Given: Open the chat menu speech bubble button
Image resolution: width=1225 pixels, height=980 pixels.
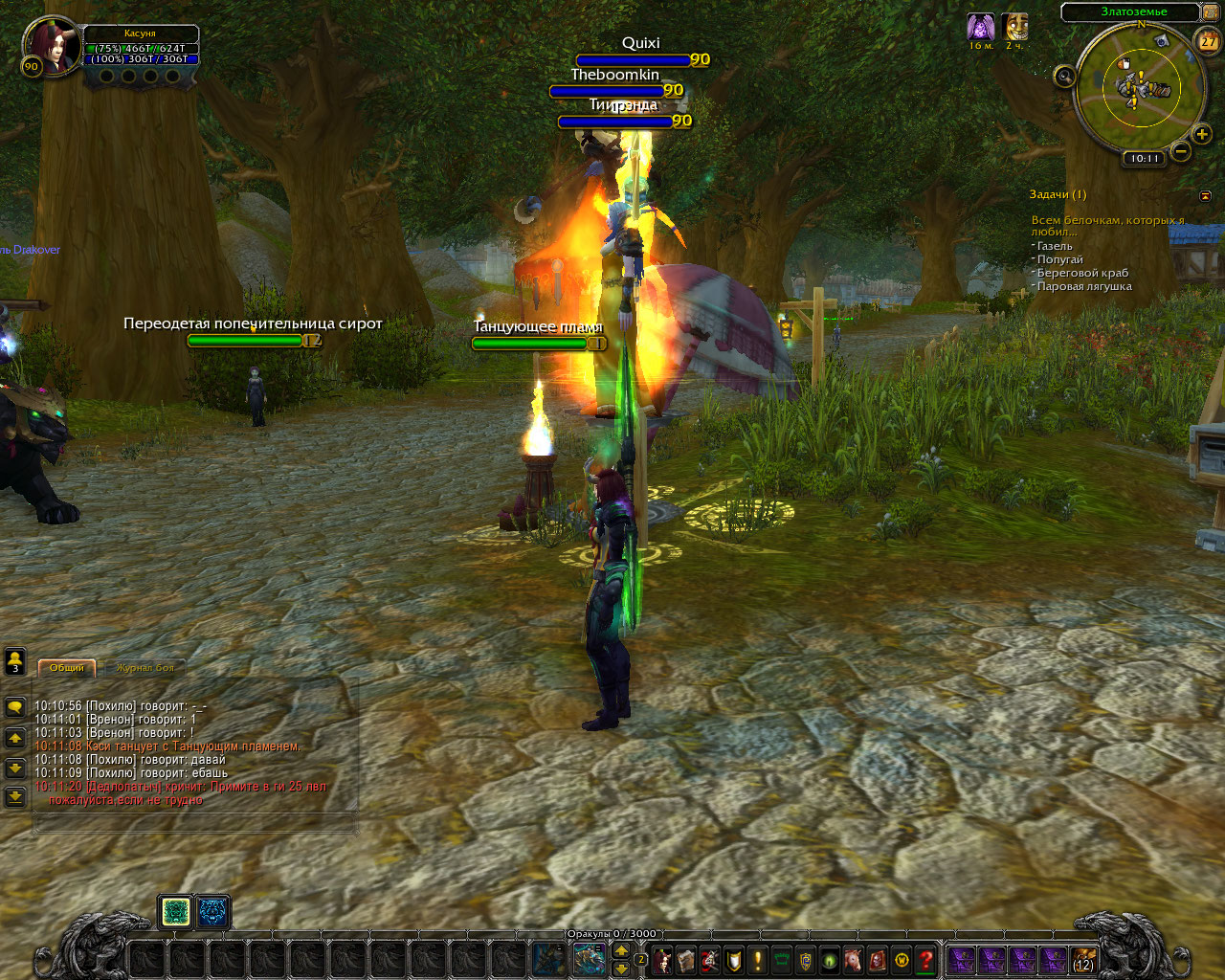Looking at the screenshot, I should click(15, 707).
